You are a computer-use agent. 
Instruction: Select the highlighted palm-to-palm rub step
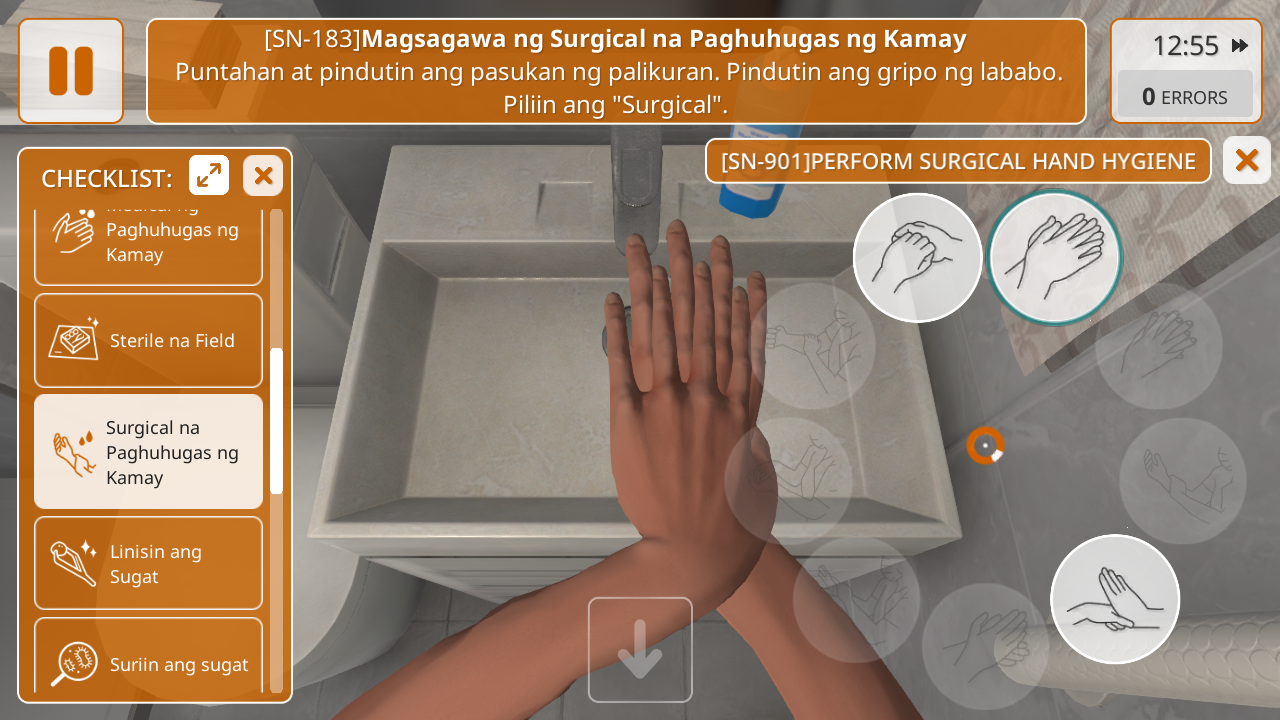tap(1054, 258)
